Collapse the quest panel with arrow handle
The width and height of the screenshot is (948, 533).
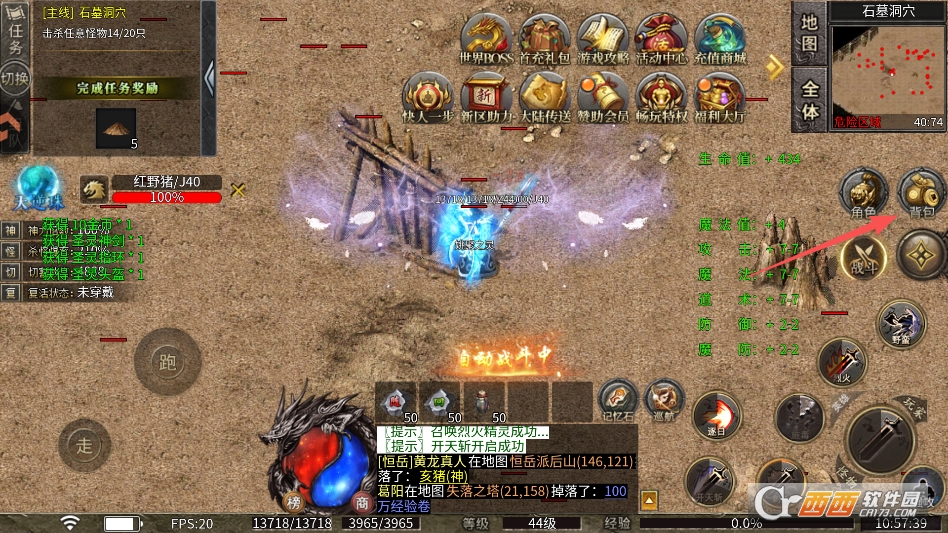coord(209,77)
